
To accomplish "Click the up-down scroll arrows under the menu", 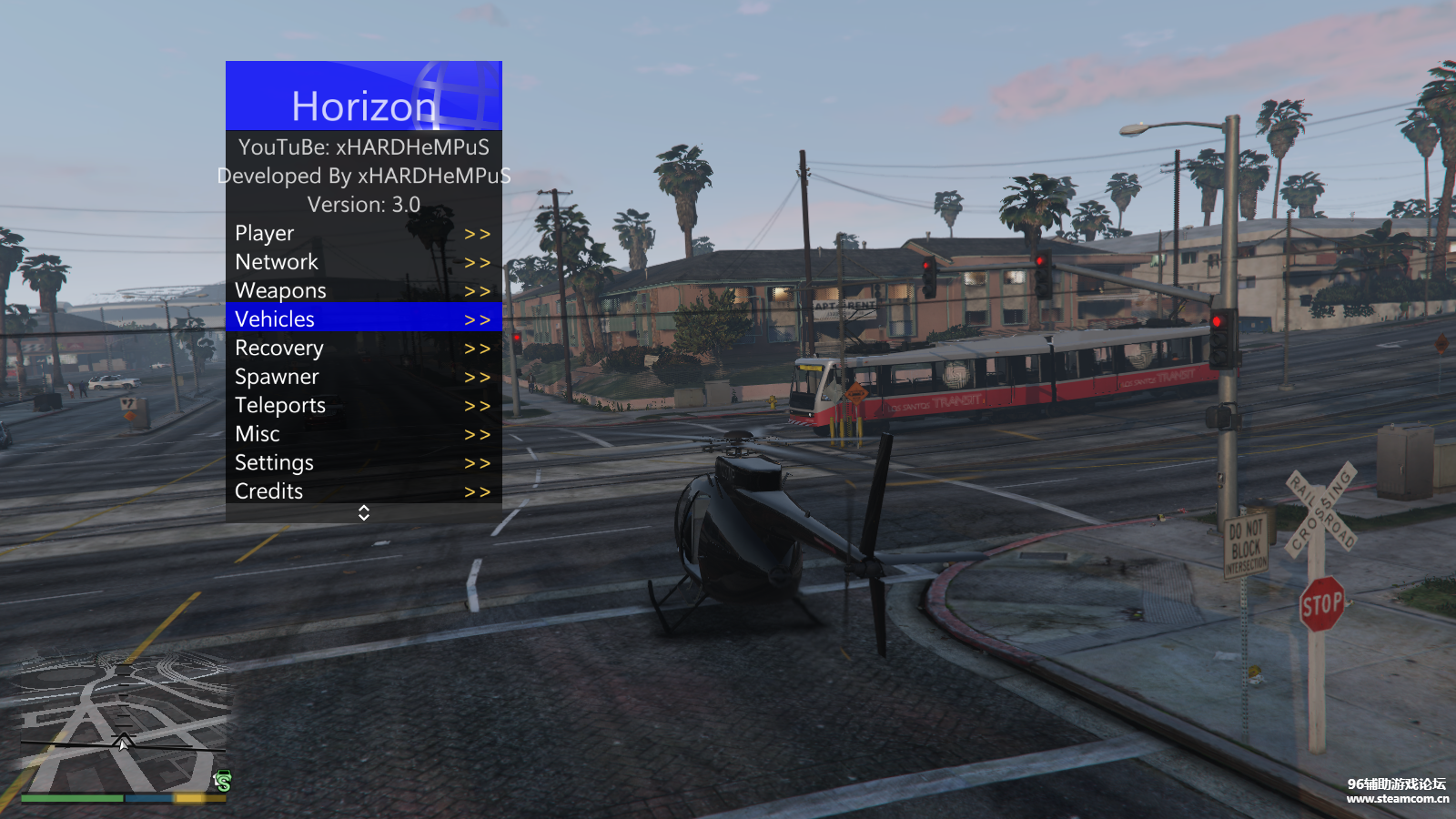I will pos(364,513).
